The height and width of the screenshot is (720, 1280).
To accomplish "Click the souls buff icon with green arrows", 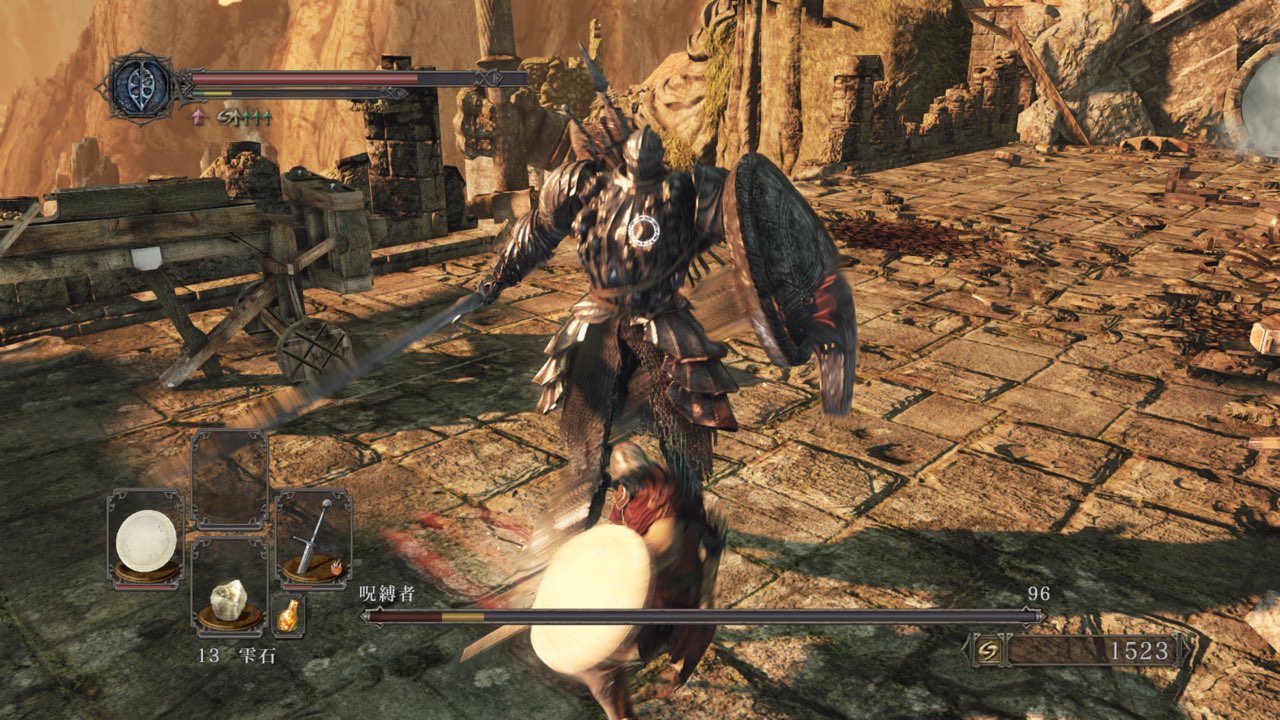I will pos(245,116).
